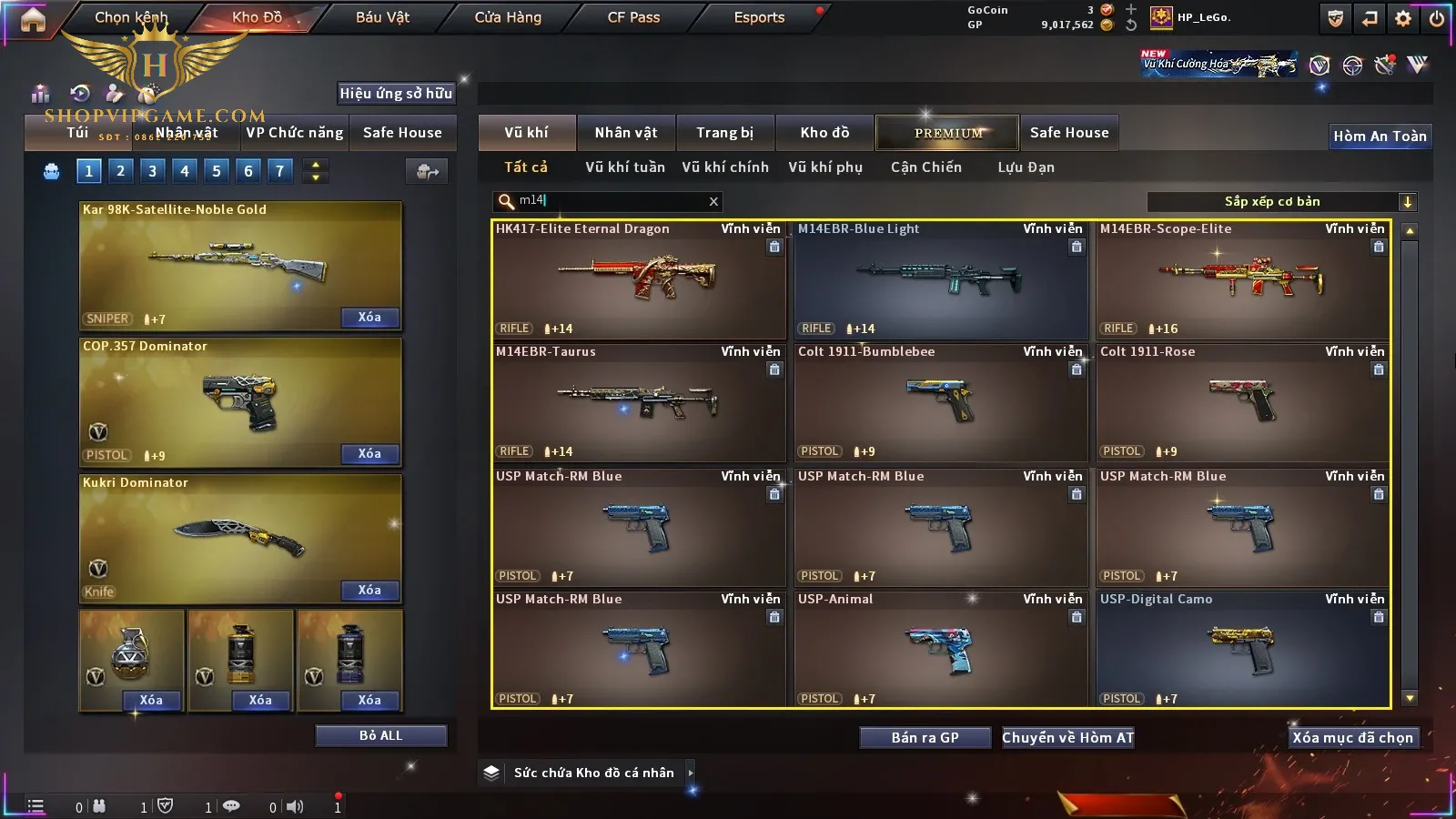Screen dimensions: 1456x819
Task: Clear the search text with X
Action: point(713,202)
